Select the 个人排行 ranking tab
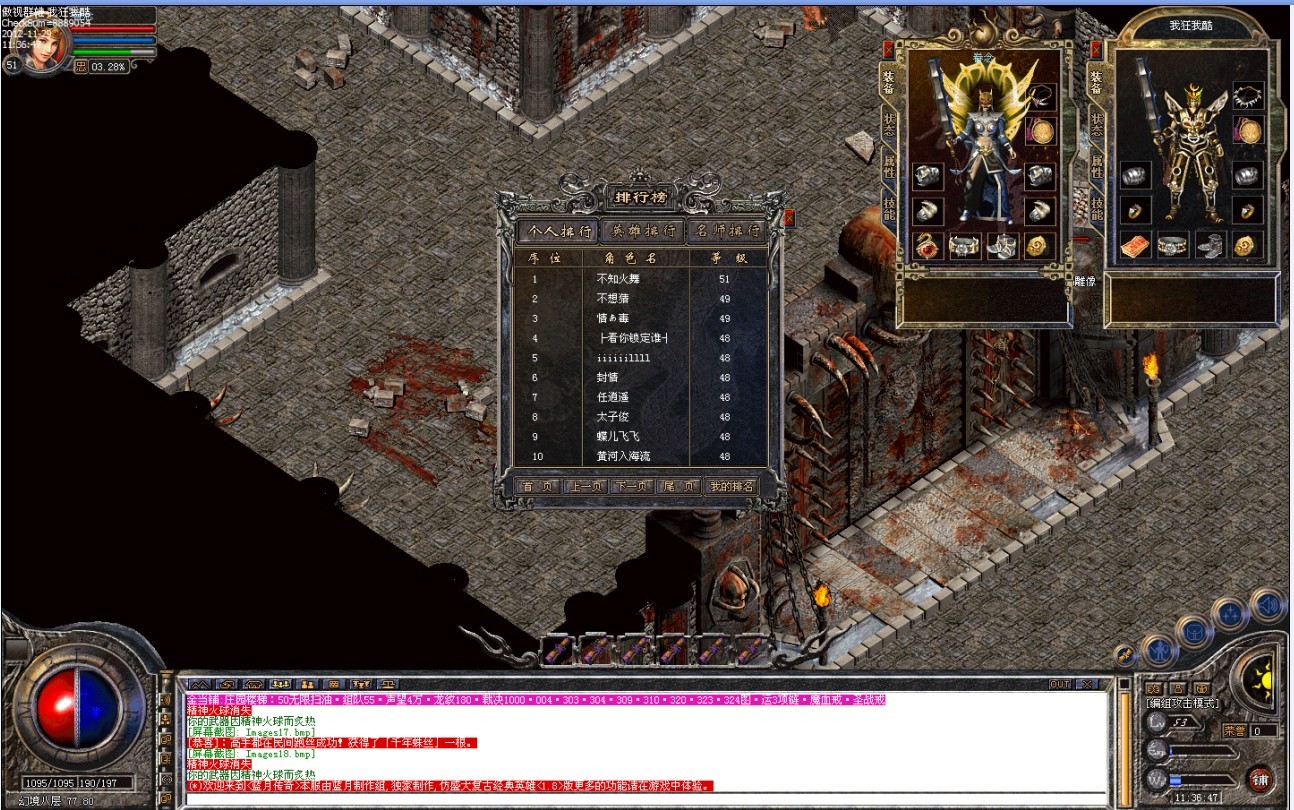This screenshot has height=810, width=1294. 559,231
